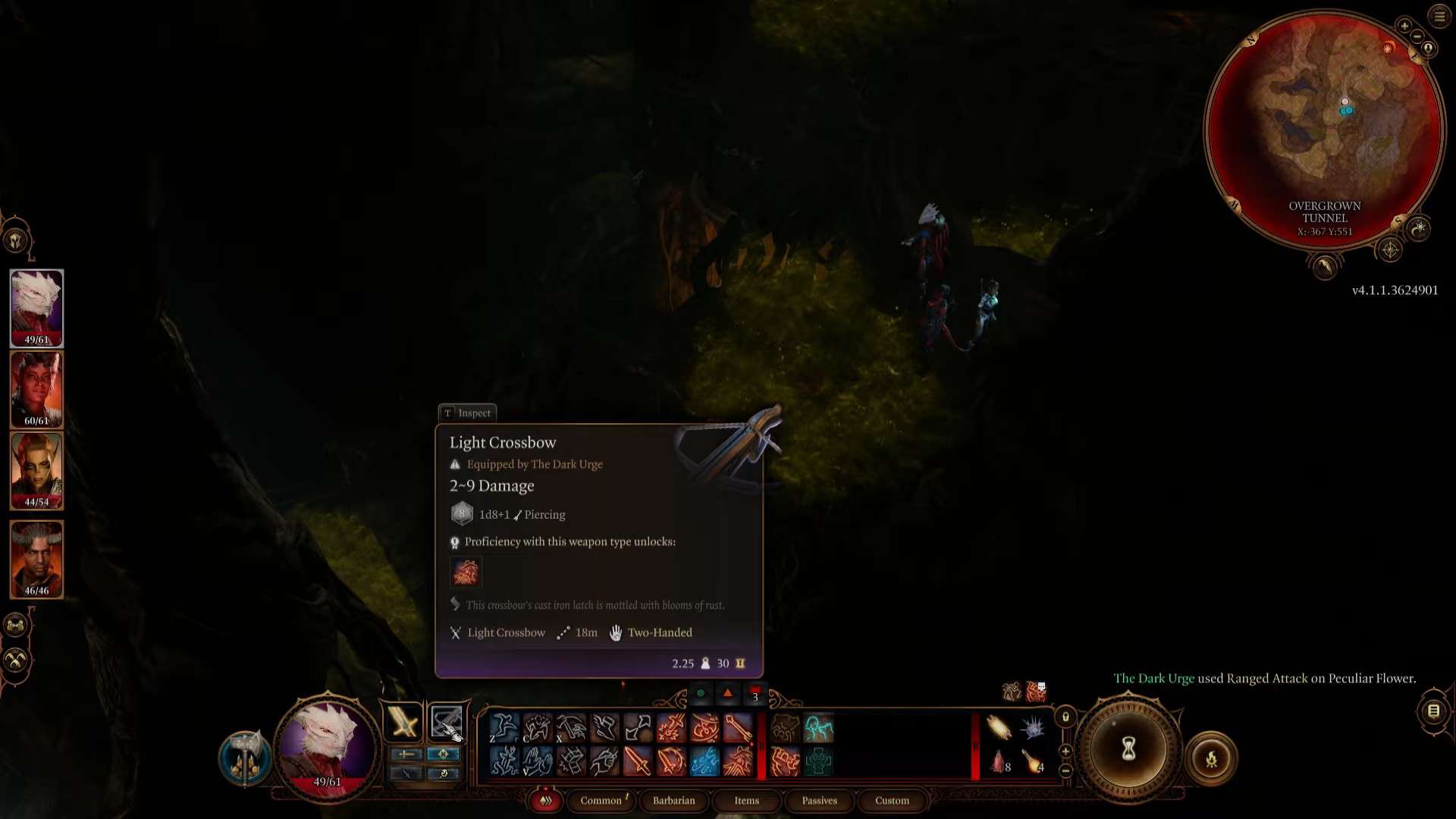Open the combat log scroll button
1456x819 pixels.
[x=1433, y=711]
